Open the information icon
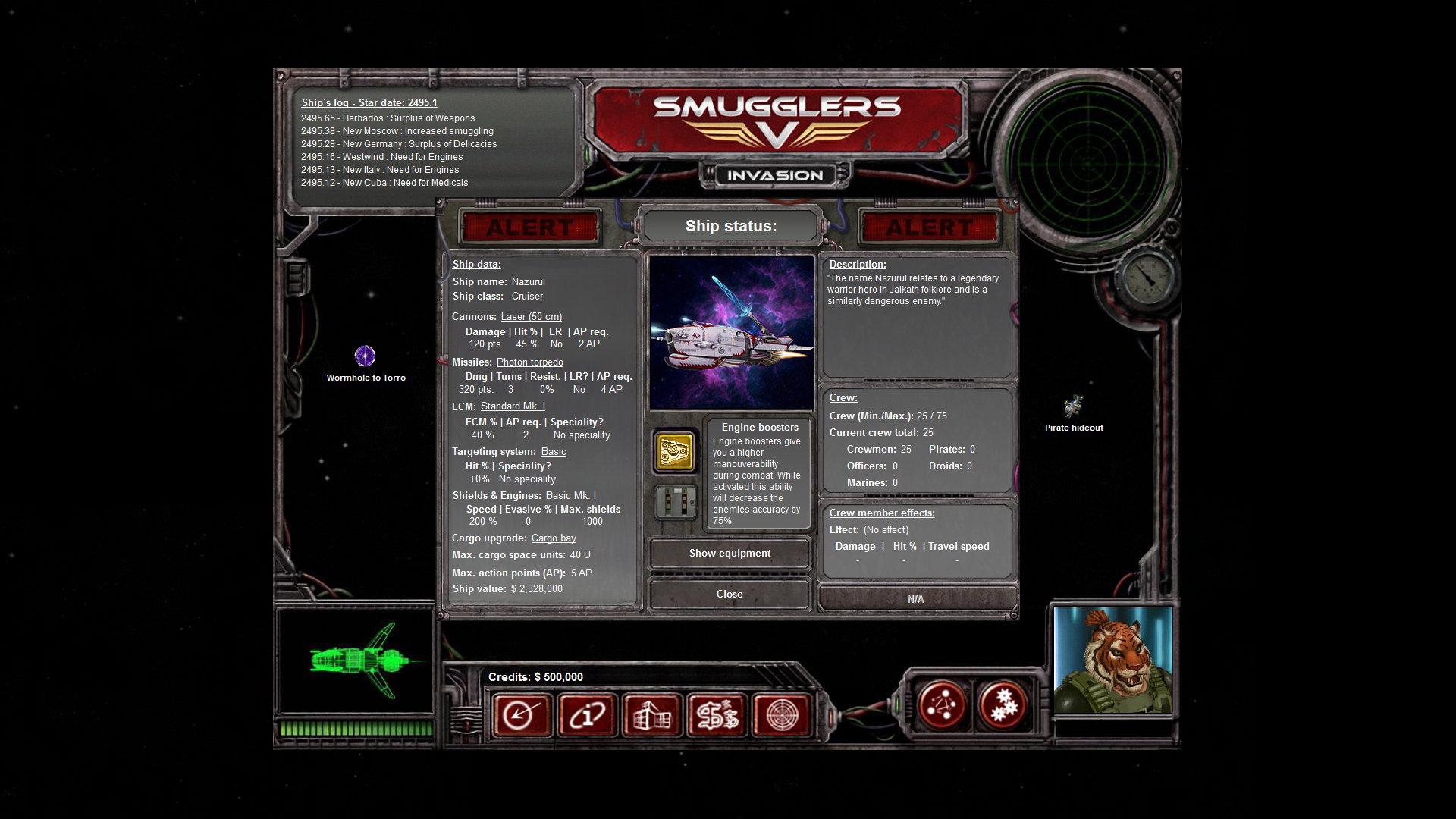 [x=586, y=714]
